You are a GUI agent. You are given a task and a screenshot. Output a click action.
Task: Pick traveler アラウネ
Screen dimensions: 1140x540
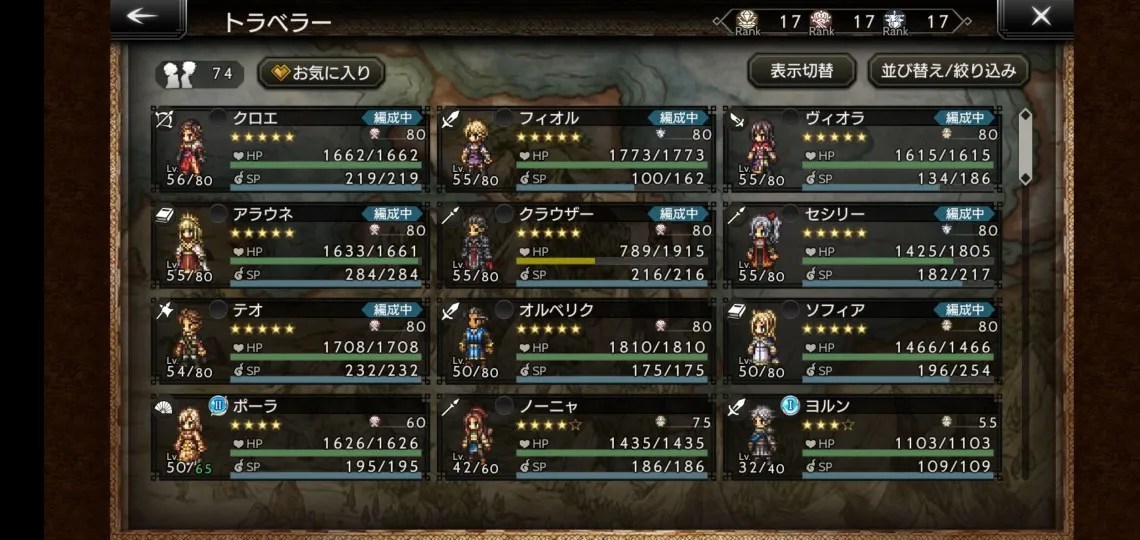290,244
